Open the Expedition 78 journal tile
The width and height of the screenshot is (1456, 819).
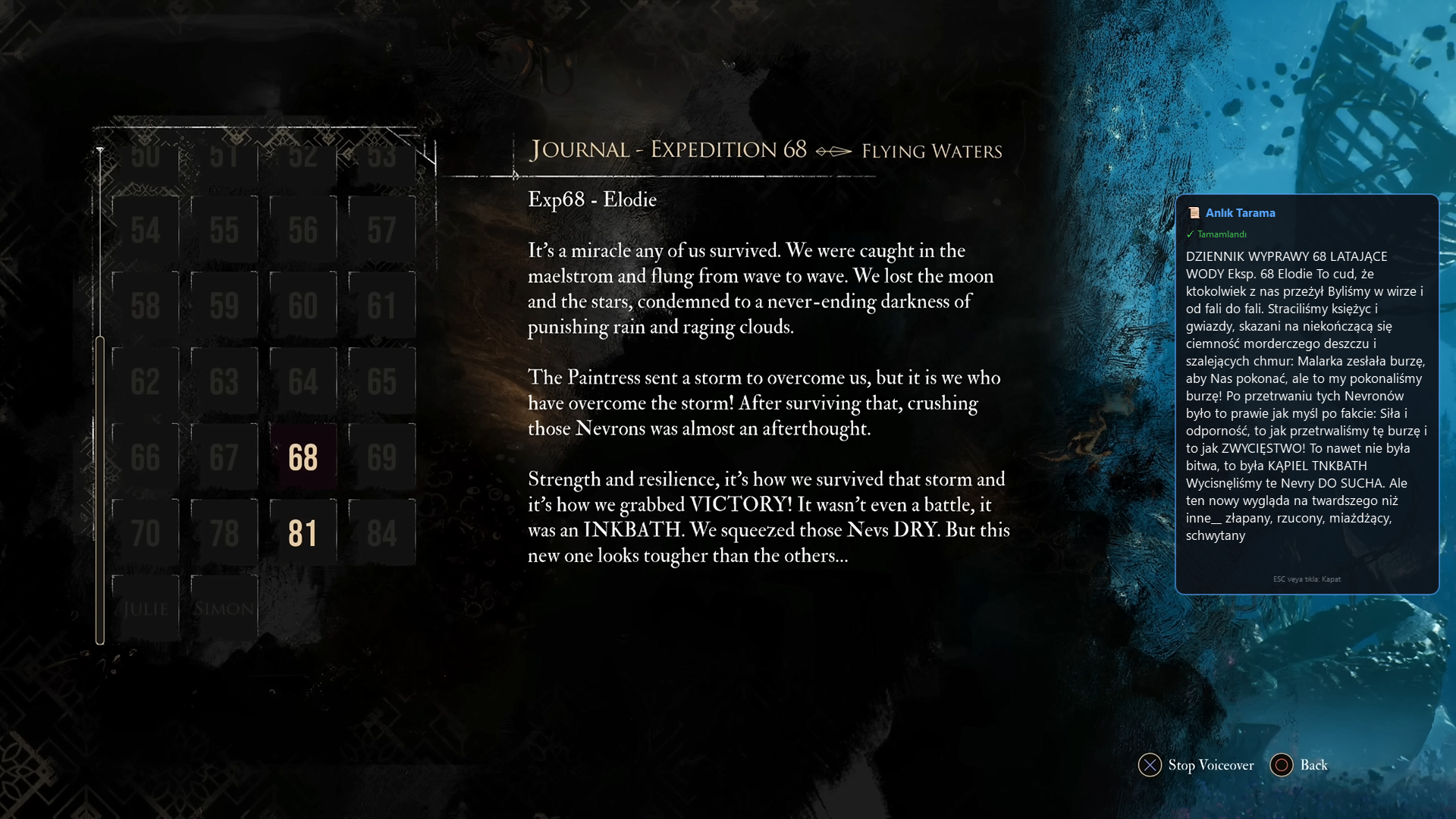pyautogui.click(x=224, y=533)
